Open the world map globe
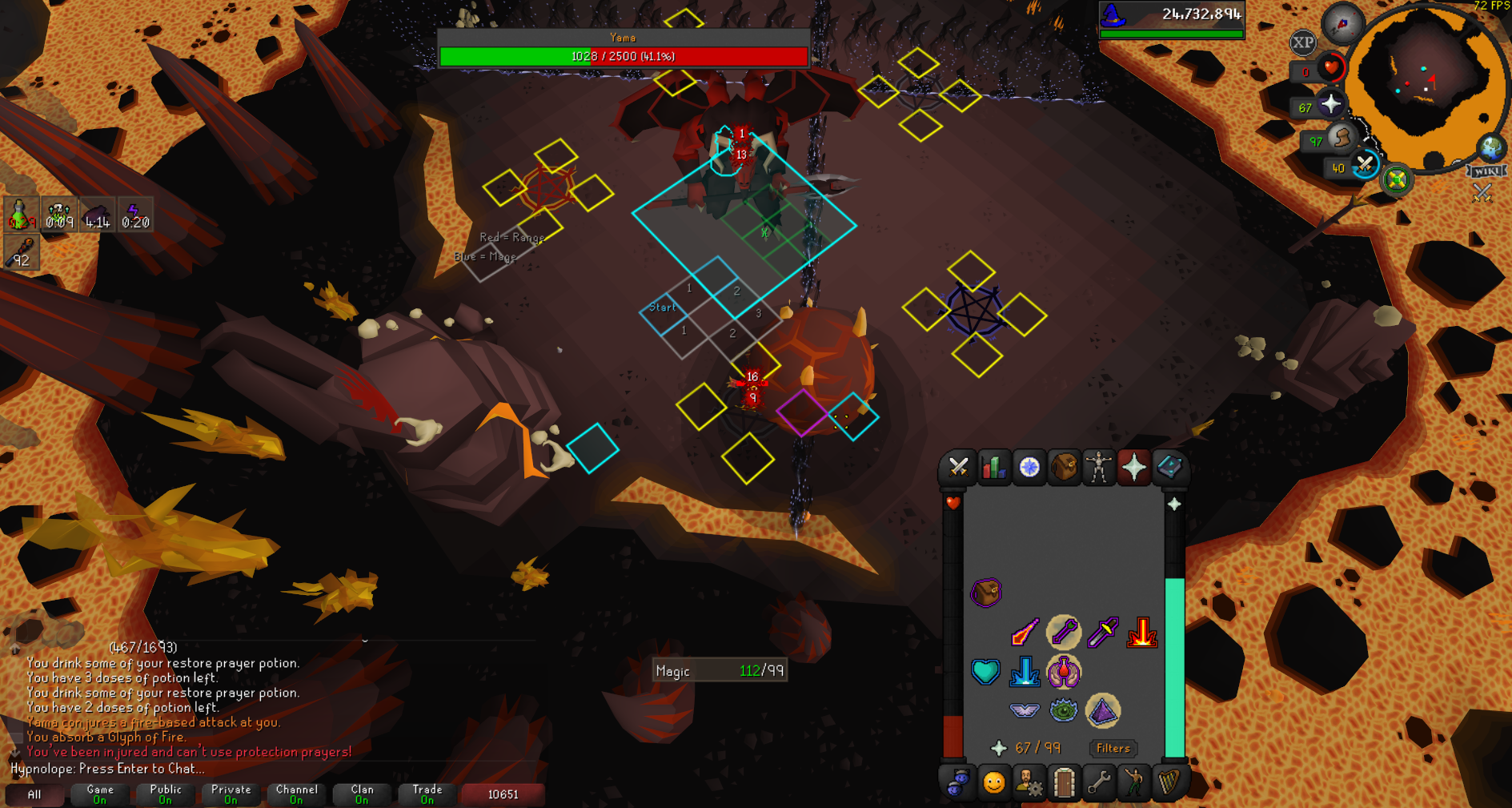 (1490, 148)
